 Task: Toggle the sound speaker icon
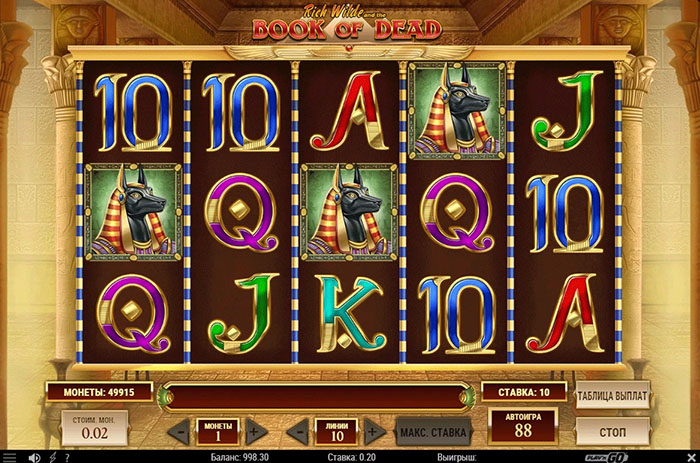click(34, 456)
